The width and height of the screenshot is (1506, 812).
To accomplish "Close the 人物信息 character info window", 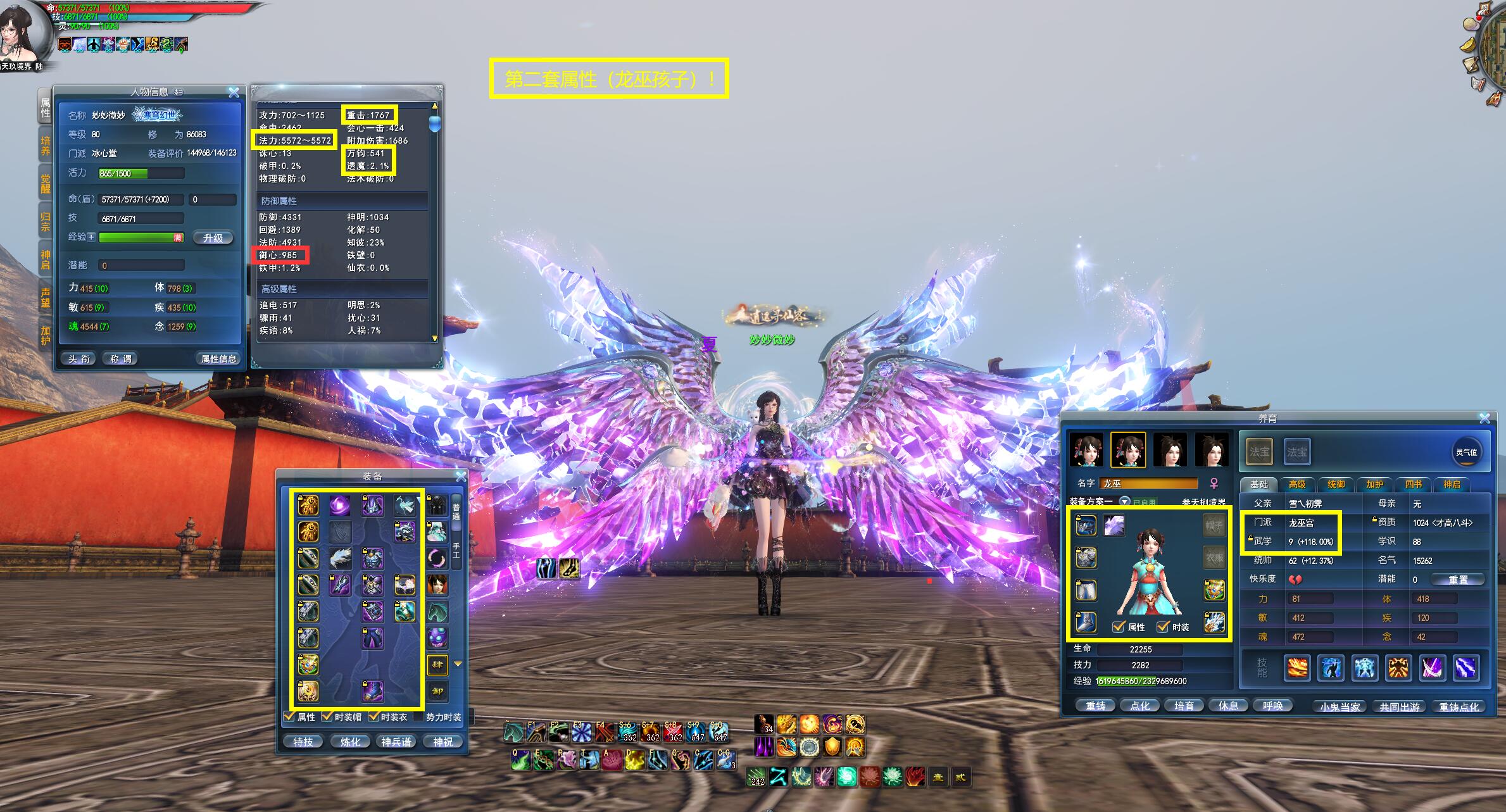I will 234,92.
